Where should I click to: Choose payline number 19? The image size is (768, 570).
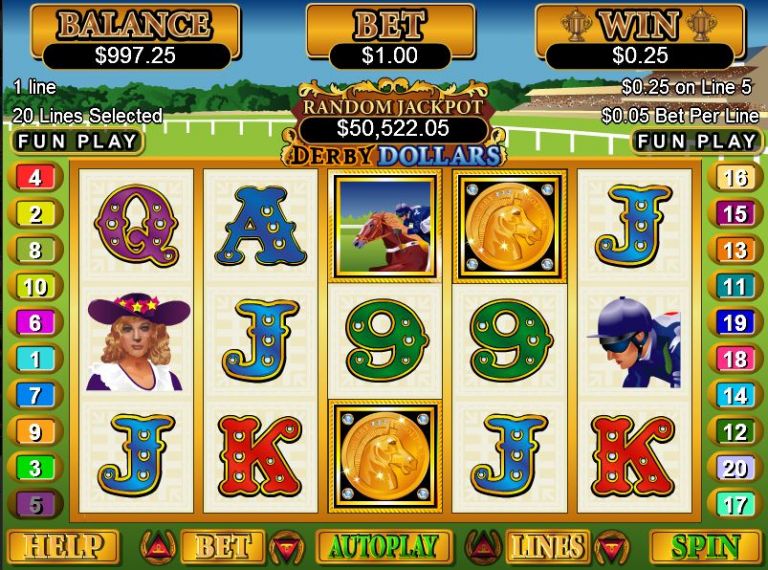[735, 323]
